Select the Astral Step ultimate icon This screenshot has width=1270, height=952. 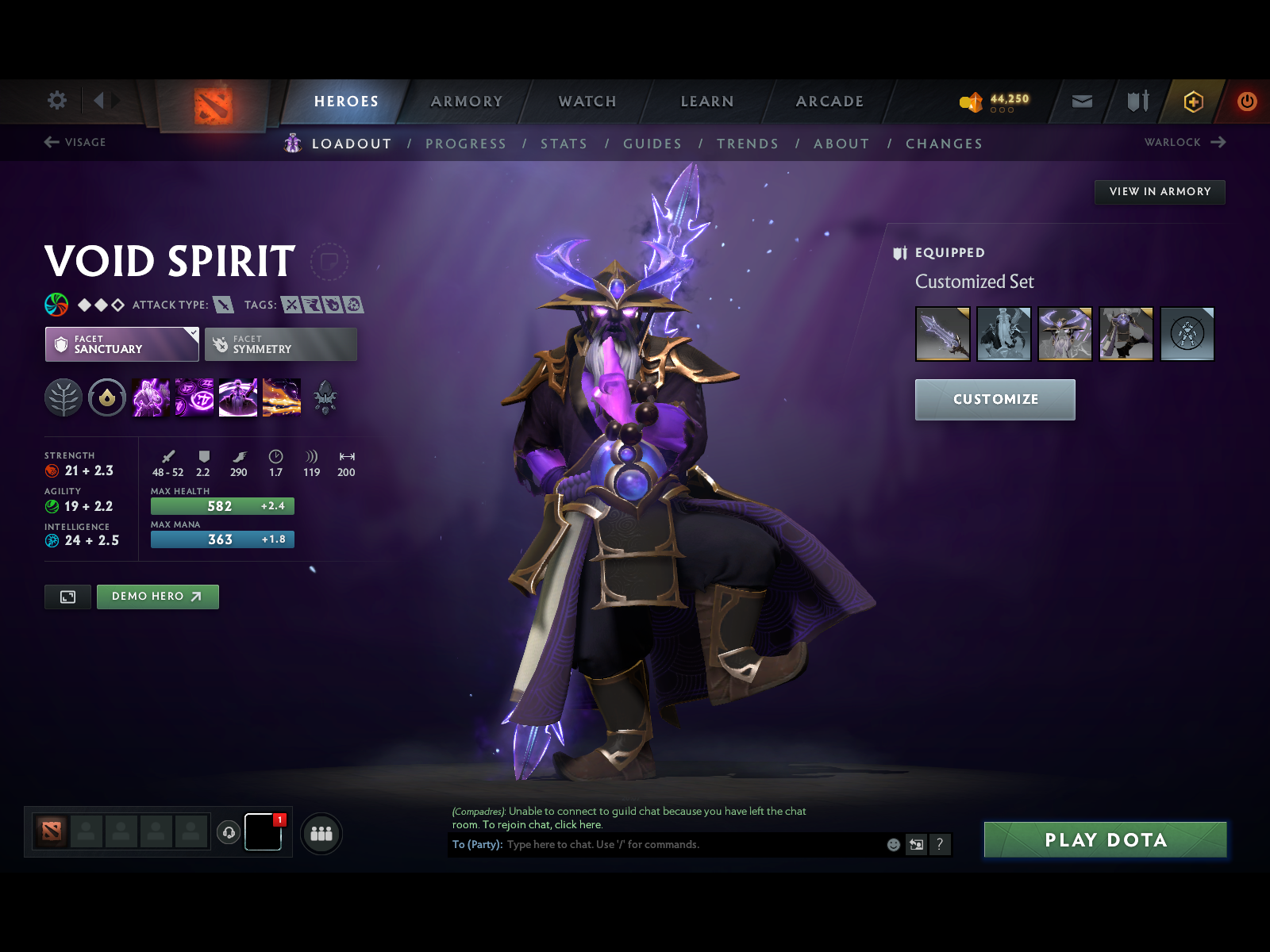[x=282, y=397]
